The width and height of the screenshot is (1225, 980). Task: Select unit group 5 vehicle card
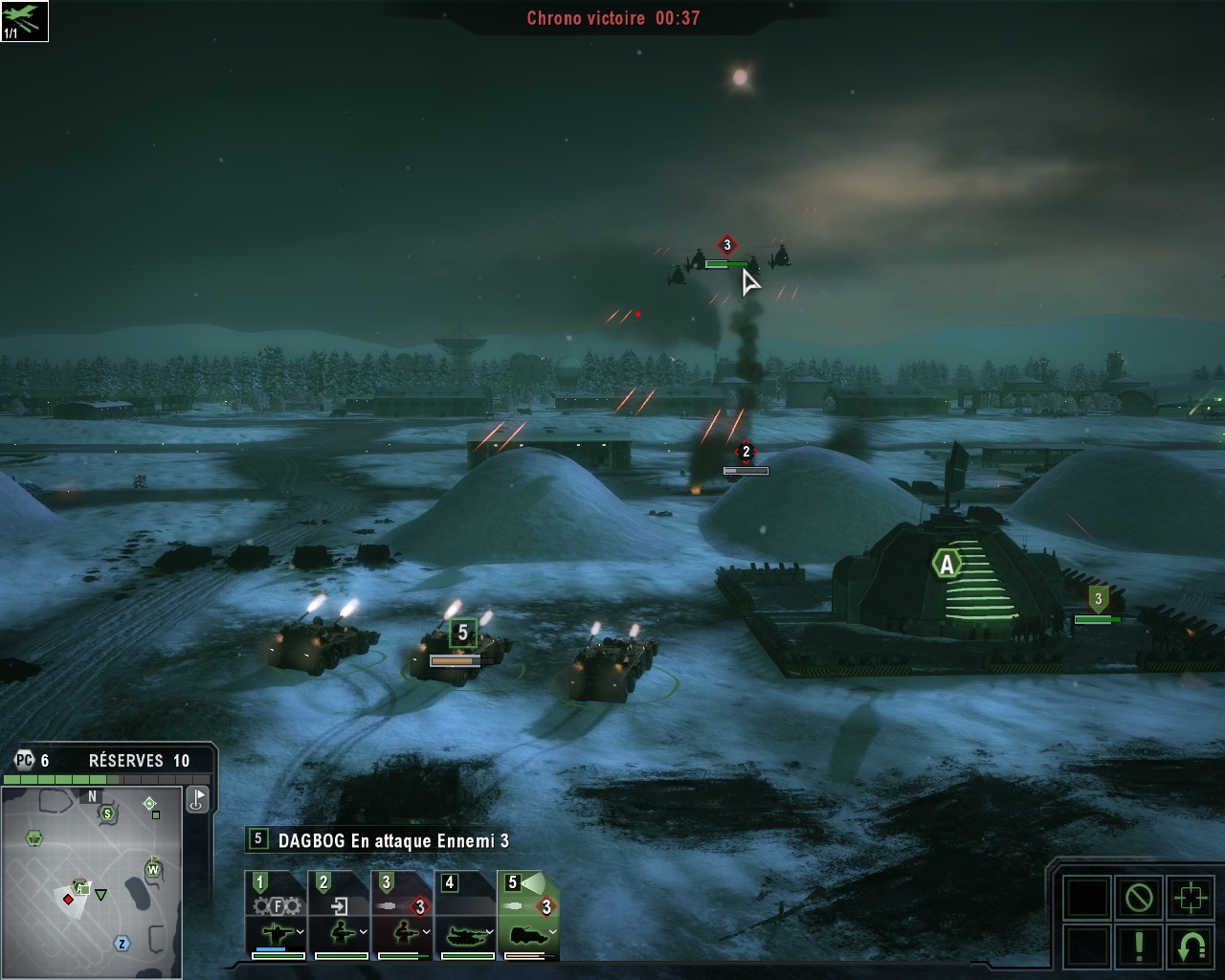(x=528, y=914)
